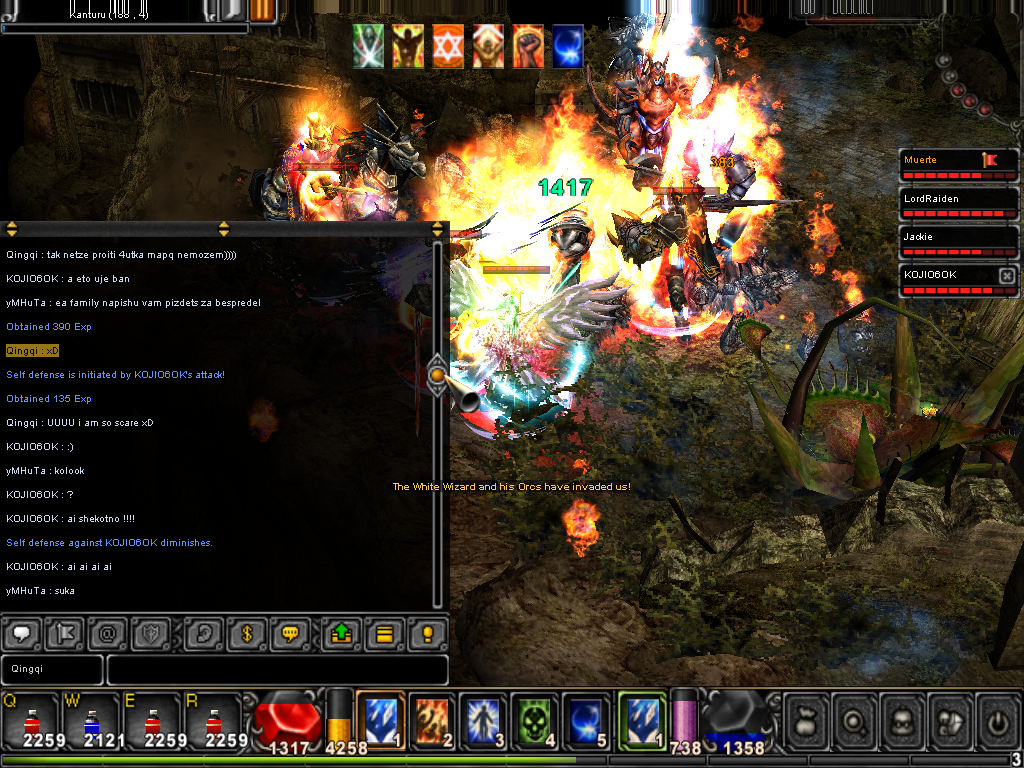Click the whisper target field showing Qingqi
The width and height of the screenshot is (1024, 768).
pos(52,670)
